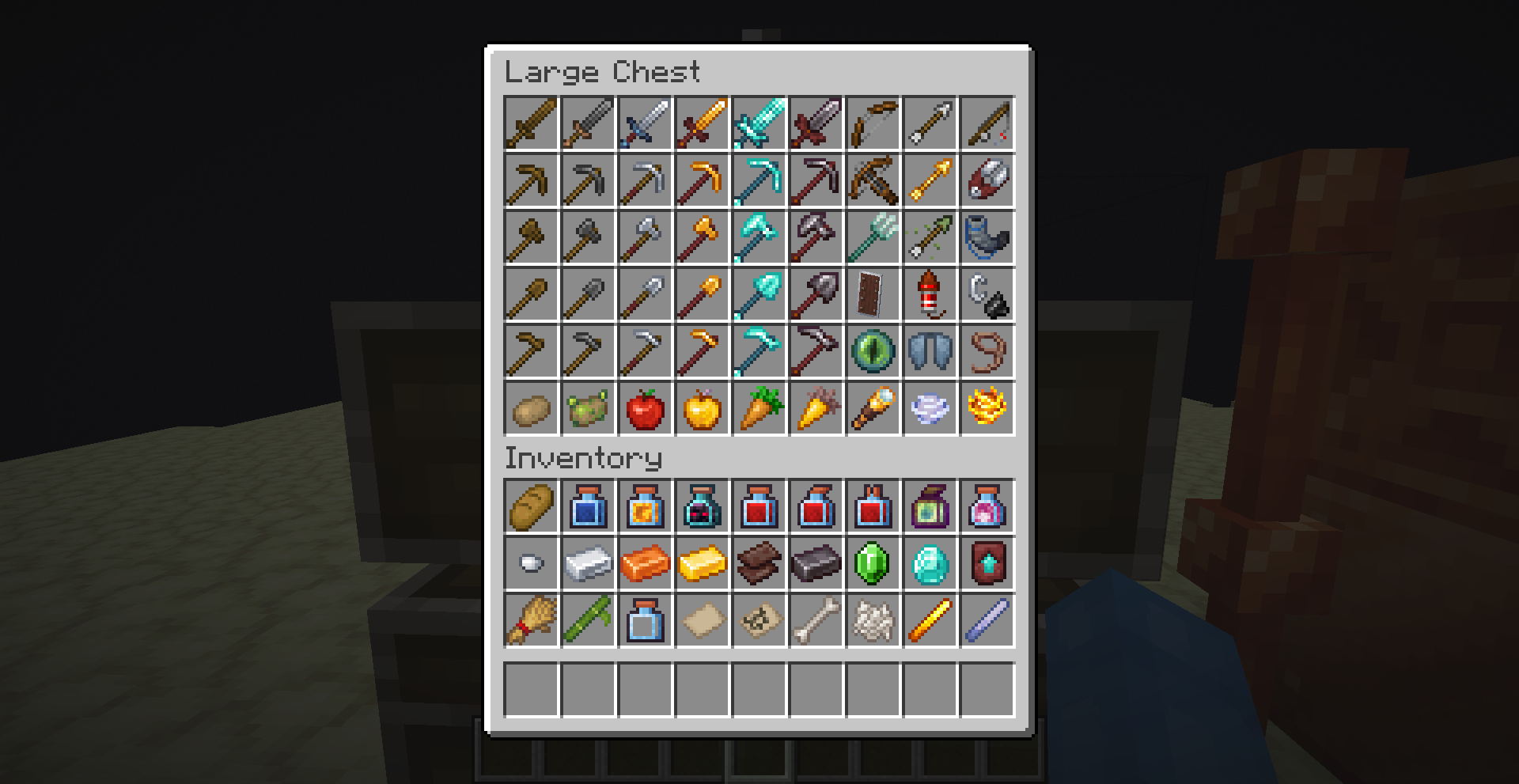Click the golden apple

click(x=701, y=409)
